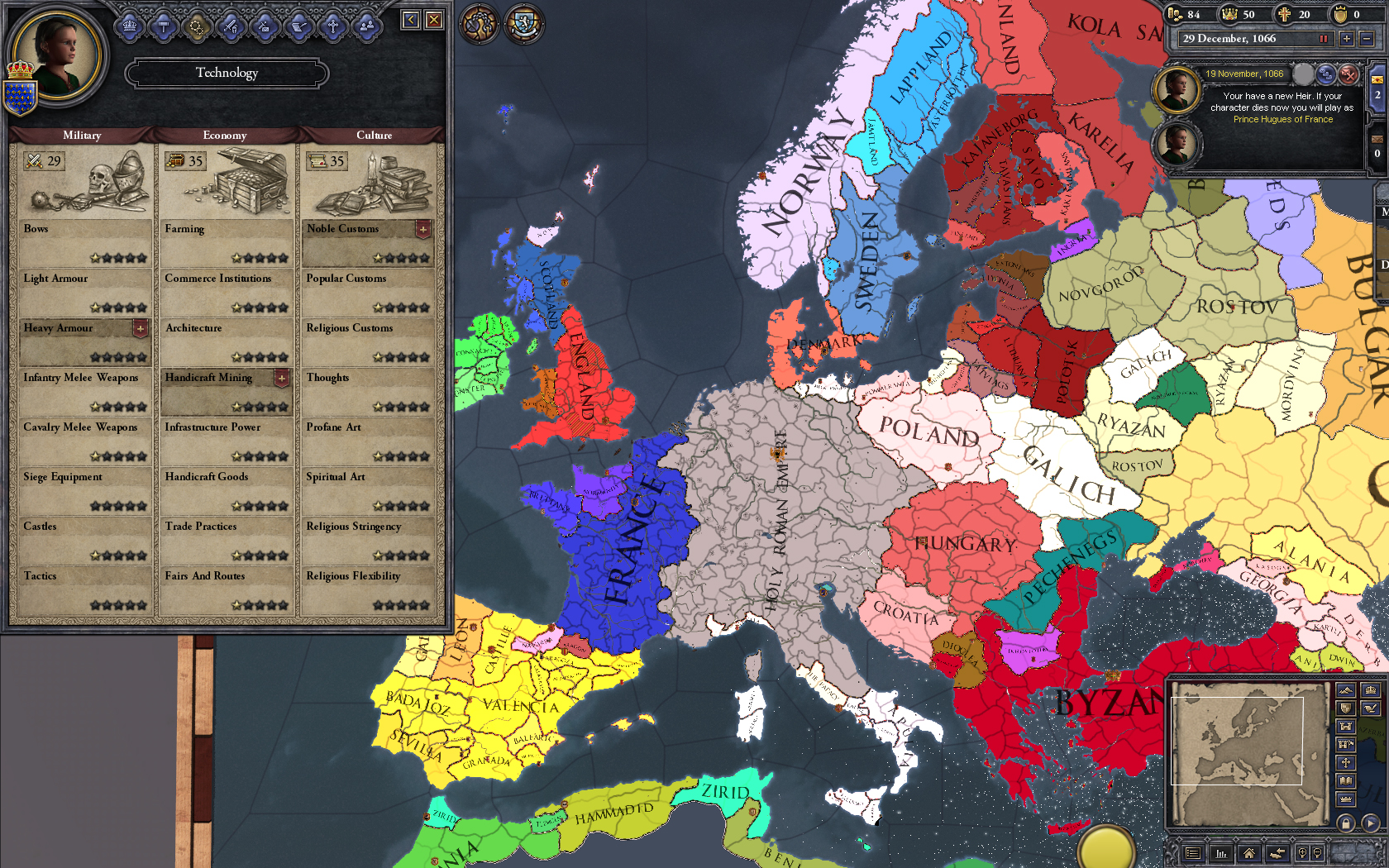This screenshot has height=868, width=1389.
Task: Increase game speed with the plus stepper
Action: pyautogui.click(x=1346, y=39)
